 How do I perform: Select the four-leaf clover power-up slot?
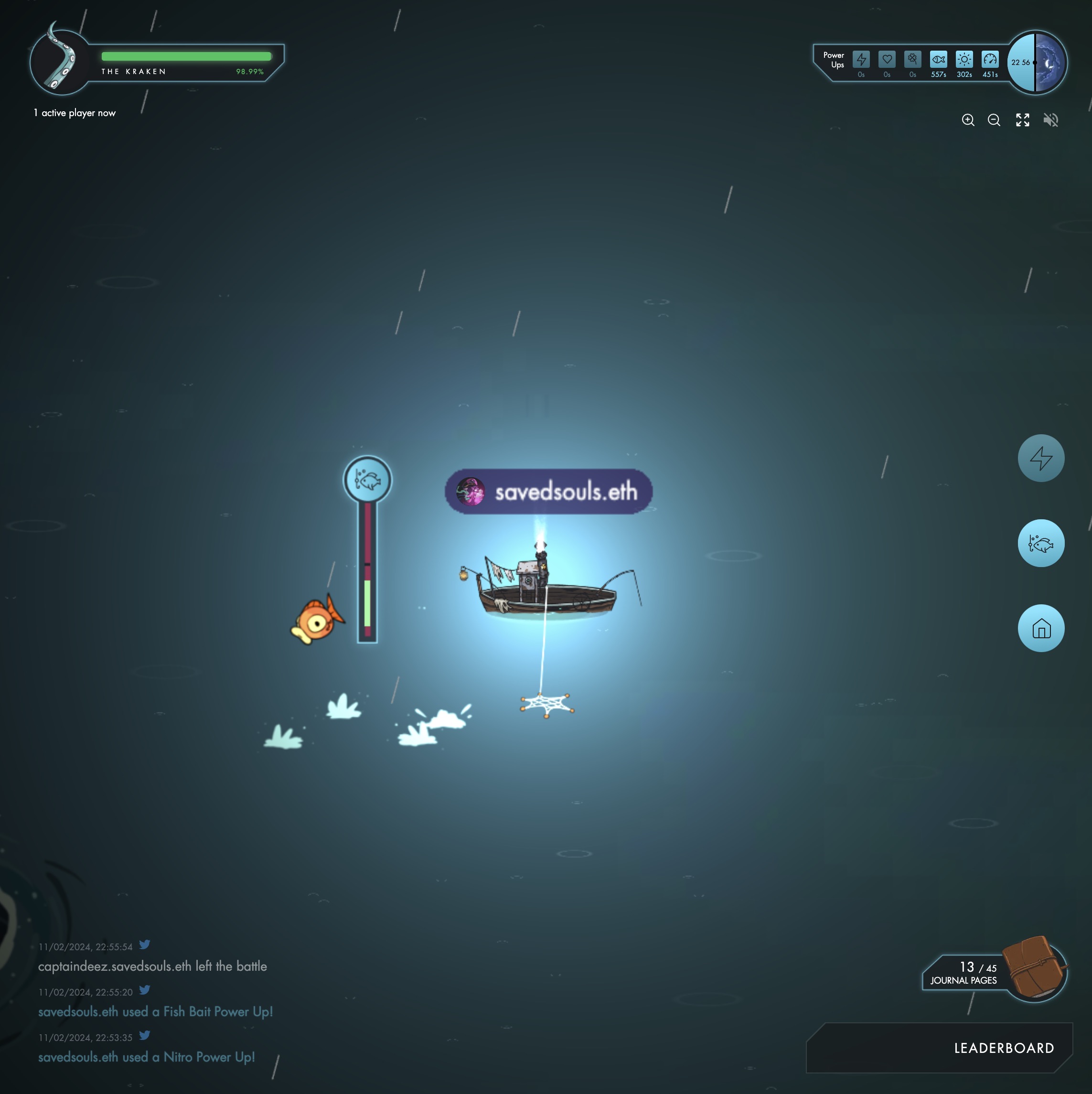[912, 59]
